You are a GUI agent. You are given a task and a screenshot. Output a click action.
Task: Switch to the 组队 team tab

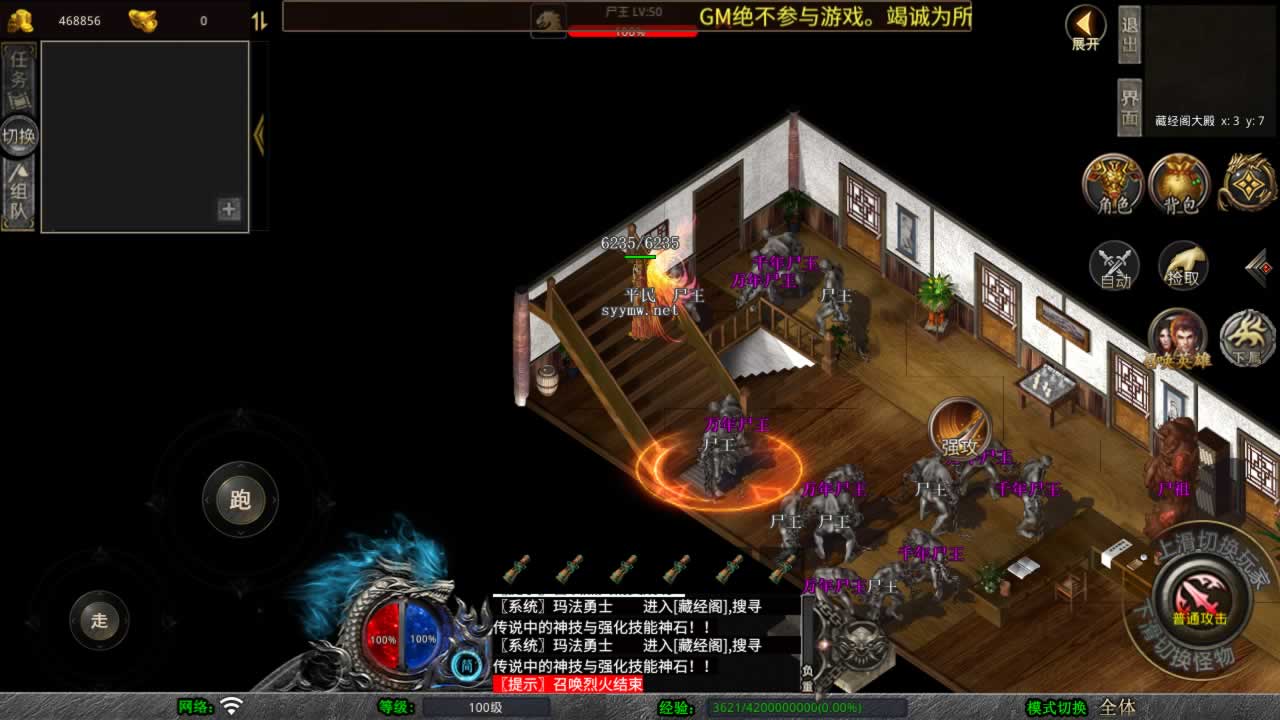coord(19,195)
